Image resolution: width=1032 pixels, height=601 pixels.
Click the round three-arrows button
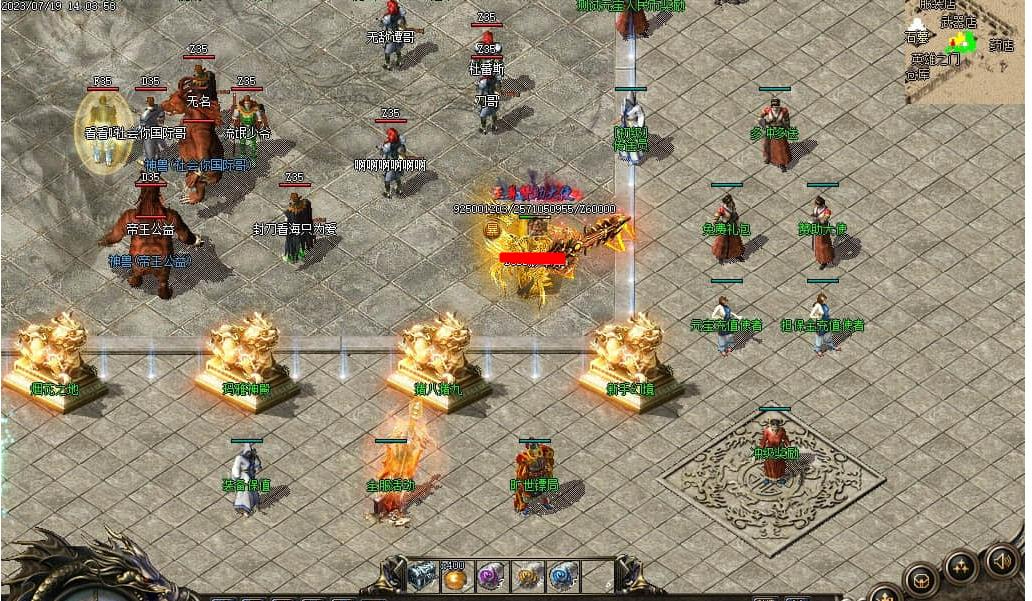(x=961, y=567)
